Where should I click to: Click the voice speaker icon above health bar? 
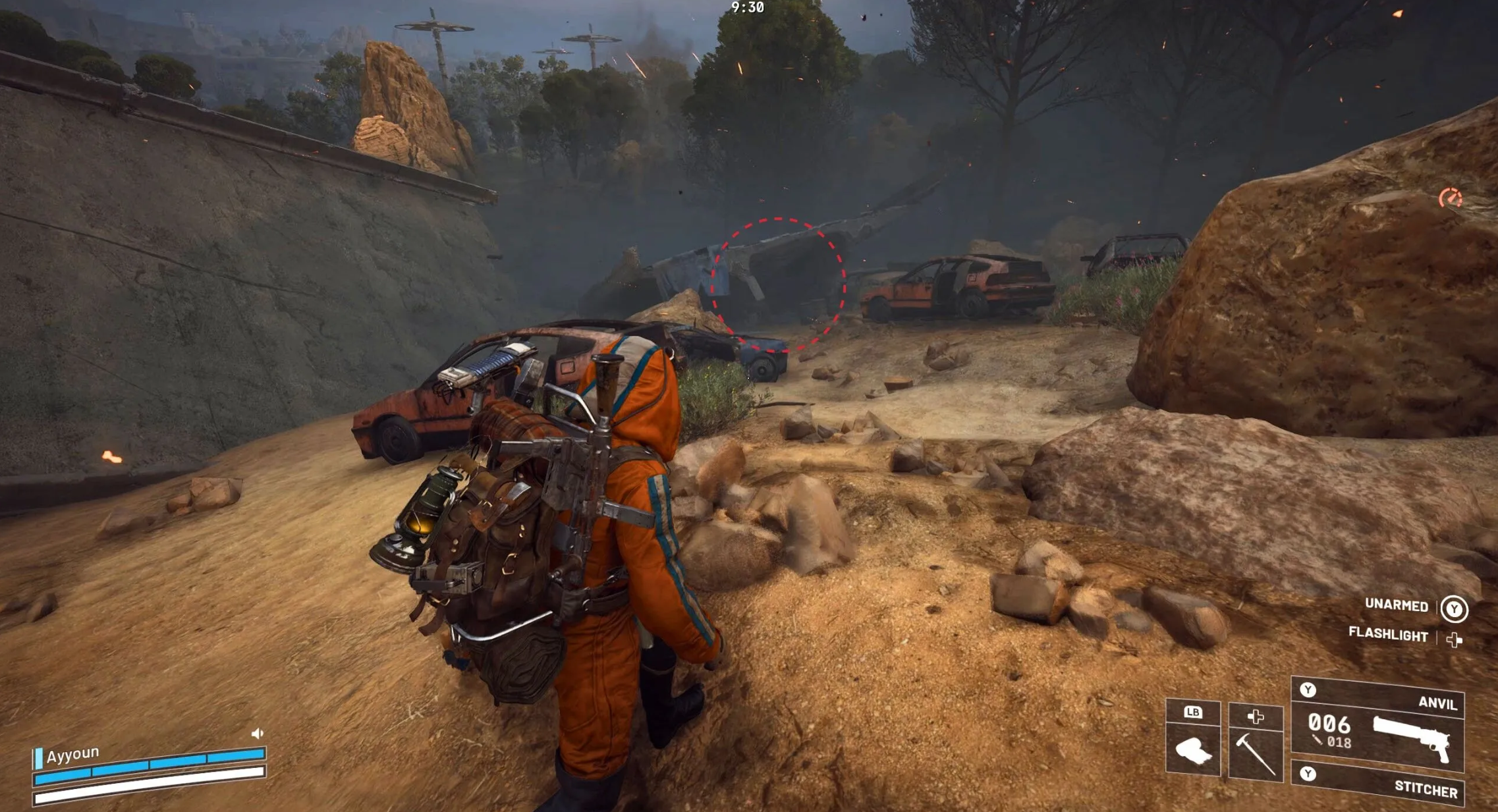click(x=258, y=733)
